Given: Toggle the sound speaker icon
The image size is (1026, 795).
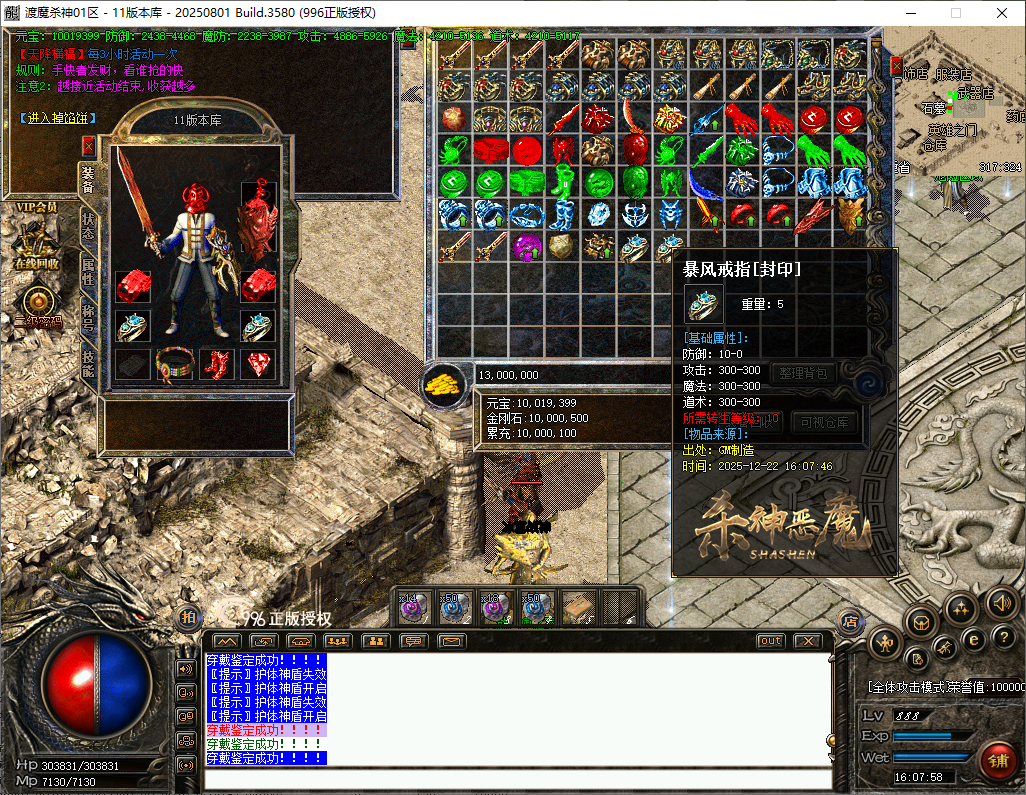Looking at the screenshot, I should 1001,602.
